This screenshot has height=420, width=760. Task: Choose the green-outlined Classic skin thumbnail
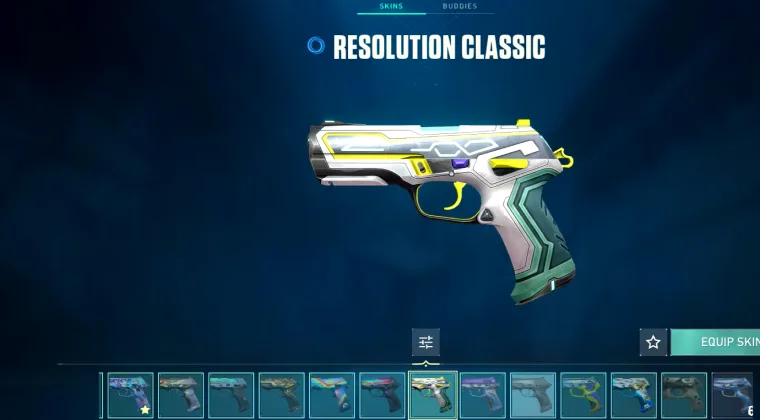click(x=583, y=394)
